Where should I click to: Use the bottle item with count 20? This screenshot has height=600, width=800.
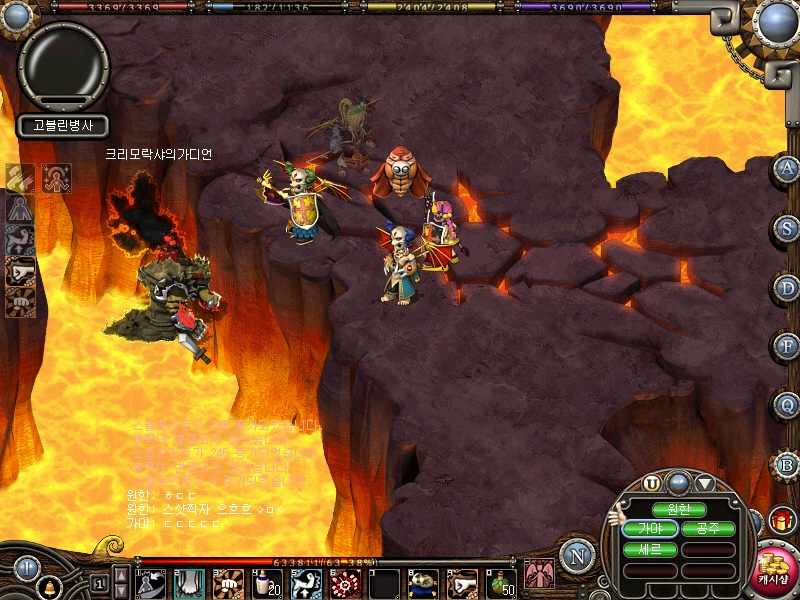coord(267,583)
